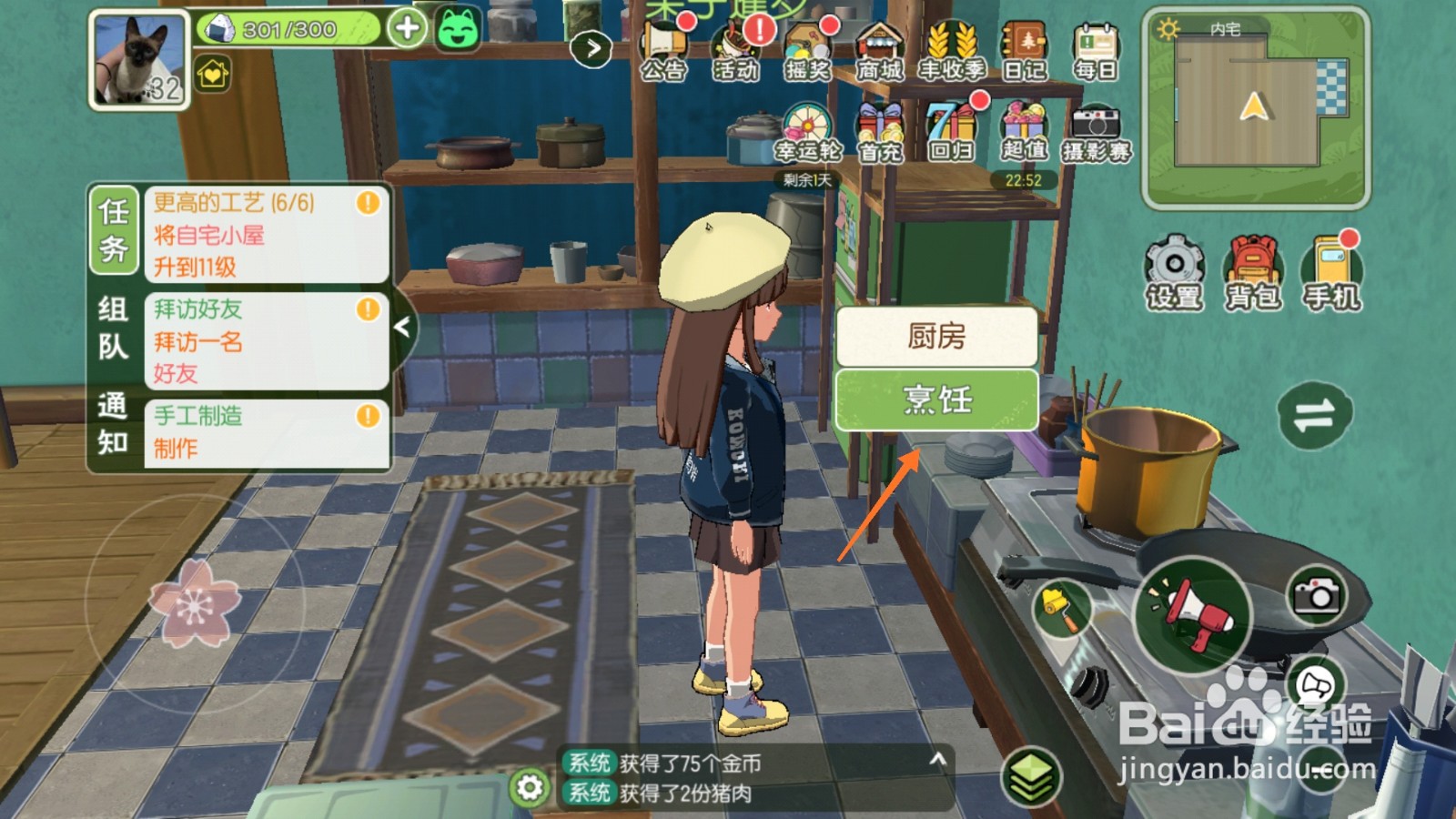Open the 手机 phone menu
1456x819 pixels.
[1331, 264]
